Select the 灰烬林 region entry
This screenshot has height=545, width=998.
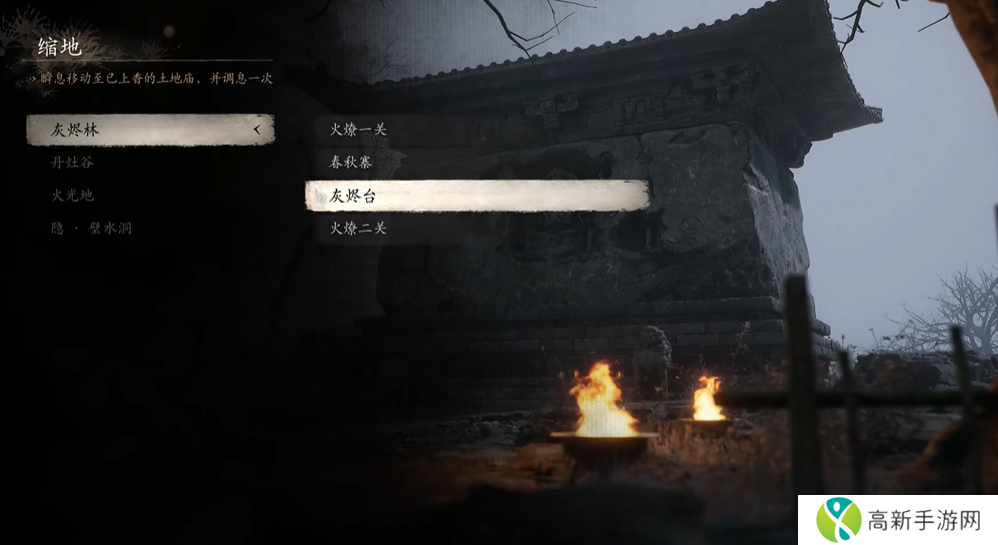150,130
